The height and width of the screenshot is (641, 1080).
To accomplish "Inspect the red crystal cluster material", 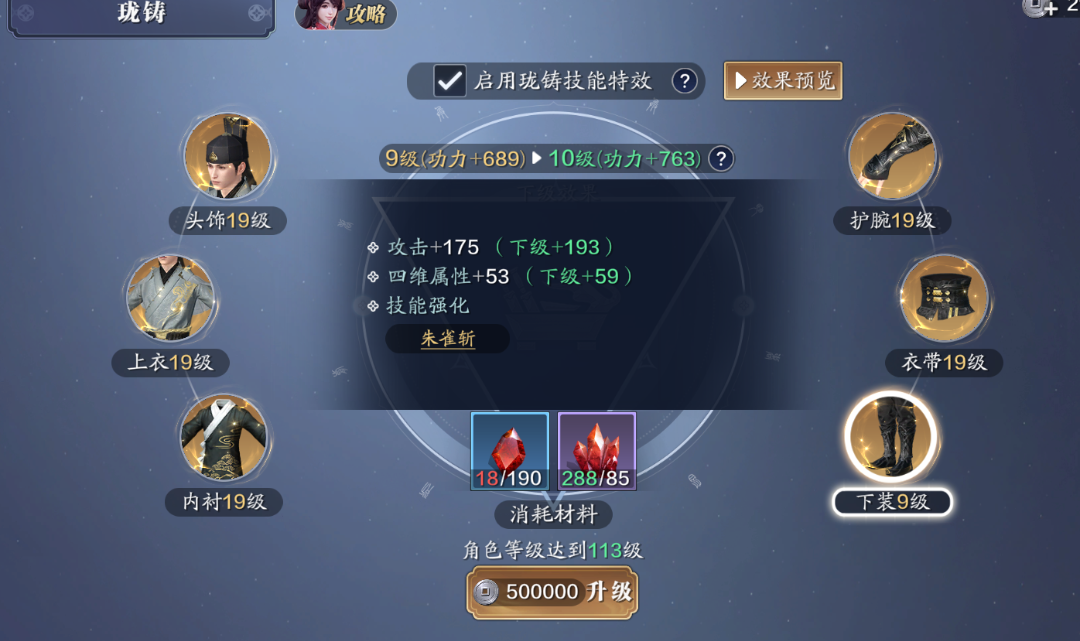I will pyautogui.click(x=597, y=451).
